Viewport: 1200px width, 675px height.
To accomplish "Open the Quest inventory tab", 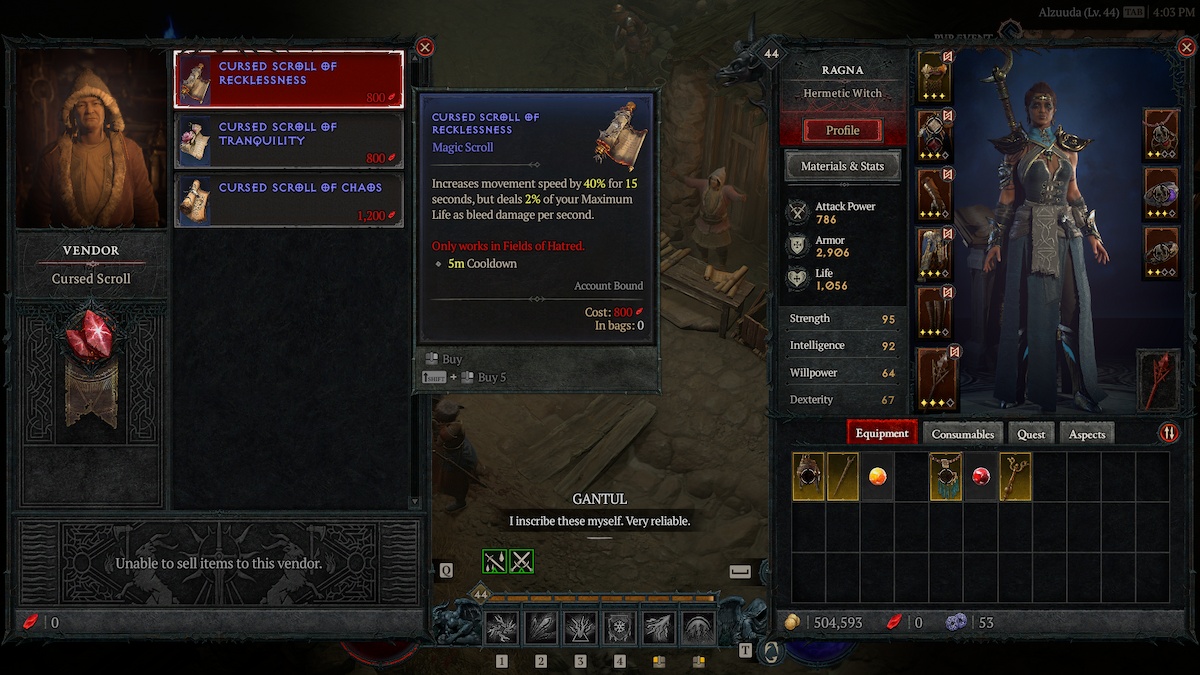I will (1031, 434).
